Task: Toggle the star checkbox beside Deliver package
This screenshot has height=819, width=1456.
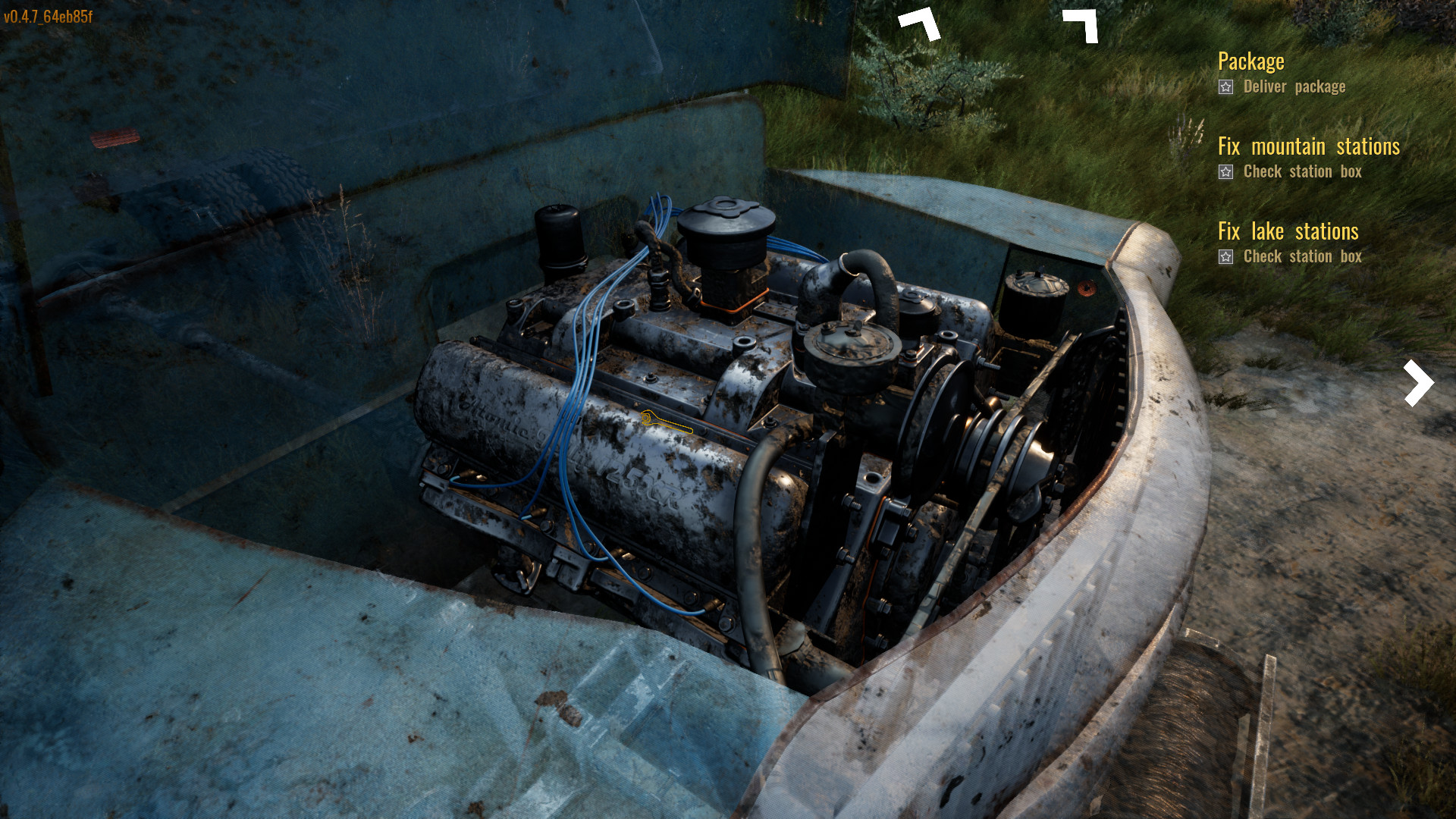Action: click(x=1226, y=87)
